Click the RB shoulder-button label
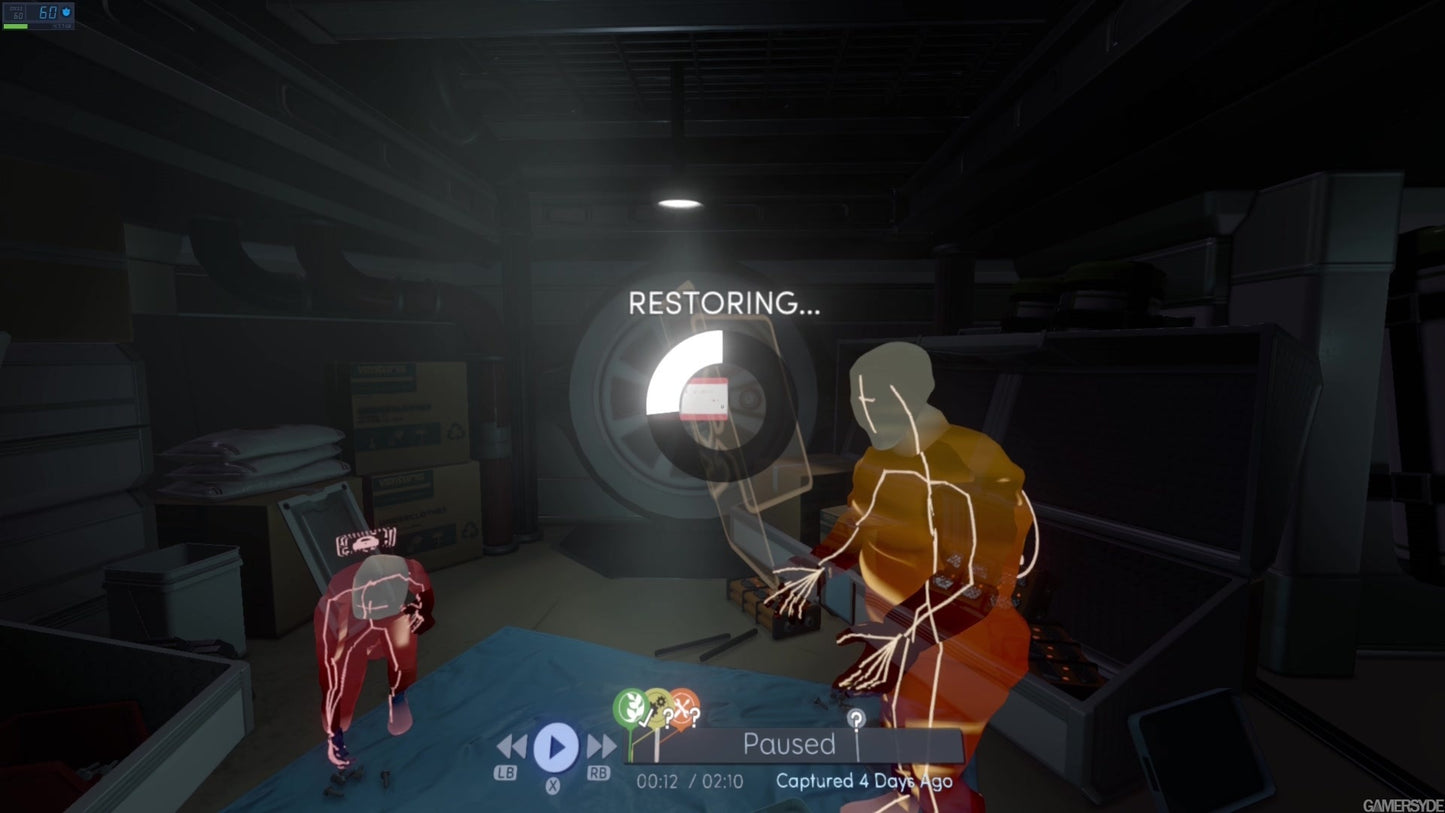The height and width of the screenshot is (813, 1445). [599, 771]
